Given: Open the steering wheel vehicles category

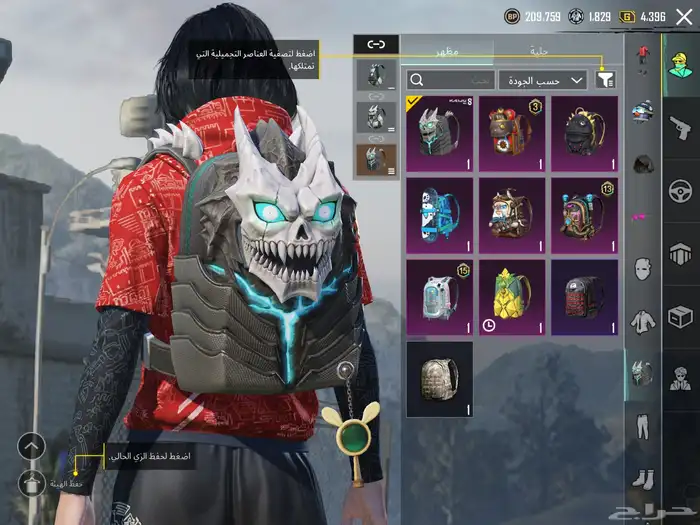Looking at the screenshot, I should 680,190.
